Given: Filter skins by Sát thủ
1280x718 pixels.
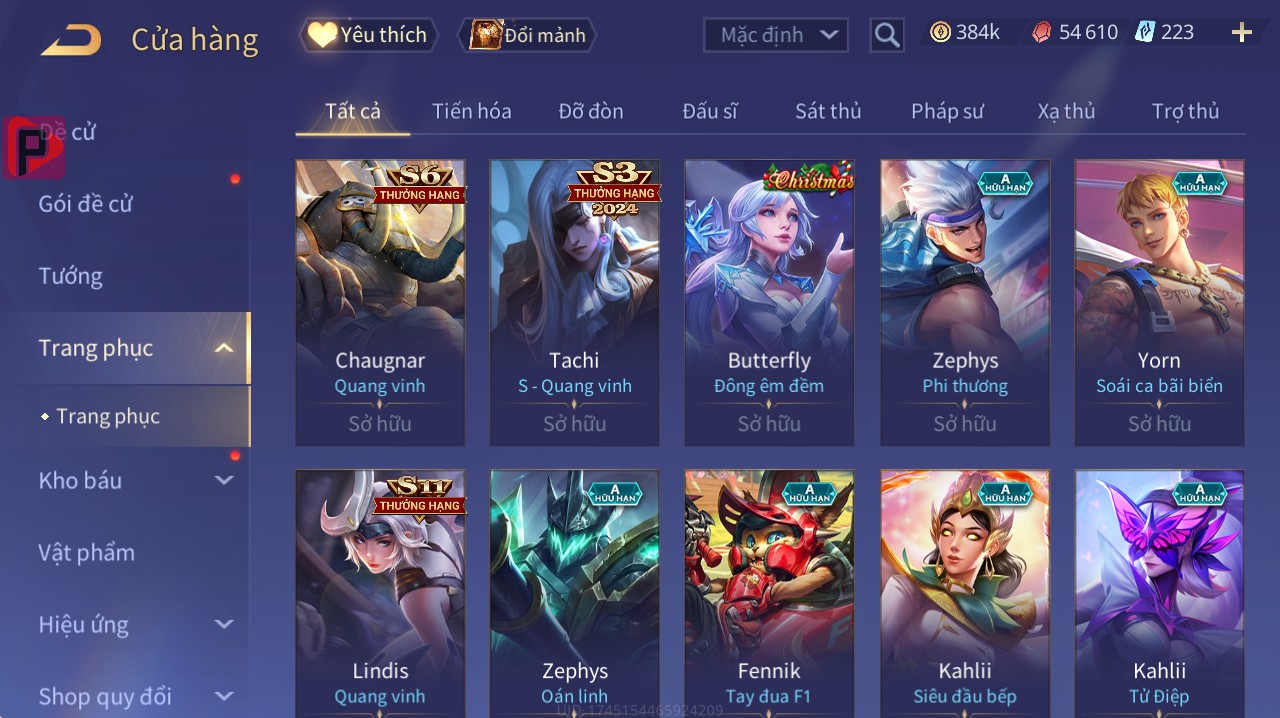Looking at the screenshot, I should (x=828, y=111).
